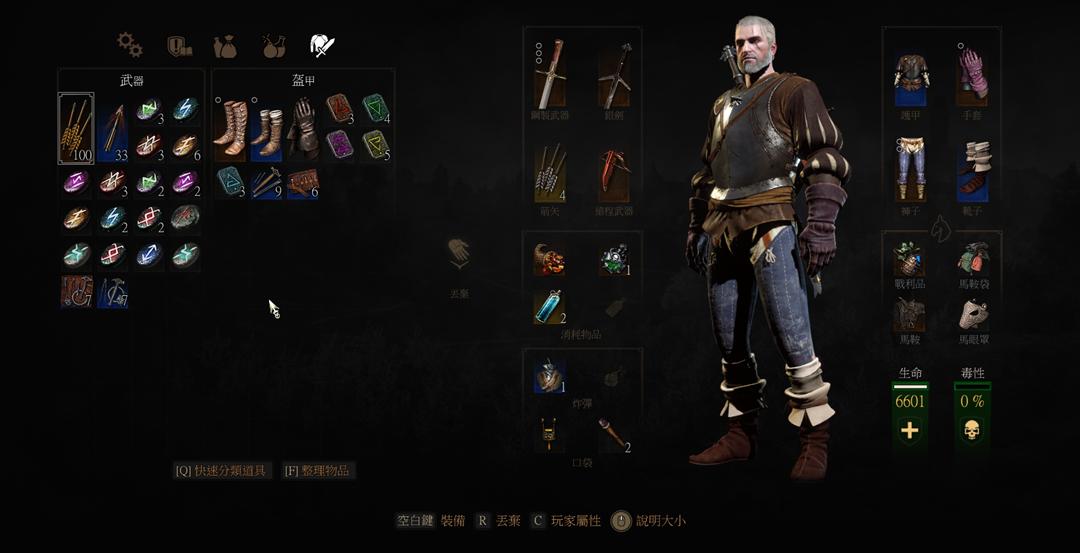Select the equipped chest armor slot
Screen dimensions: 1080x553
coord(910,79)
